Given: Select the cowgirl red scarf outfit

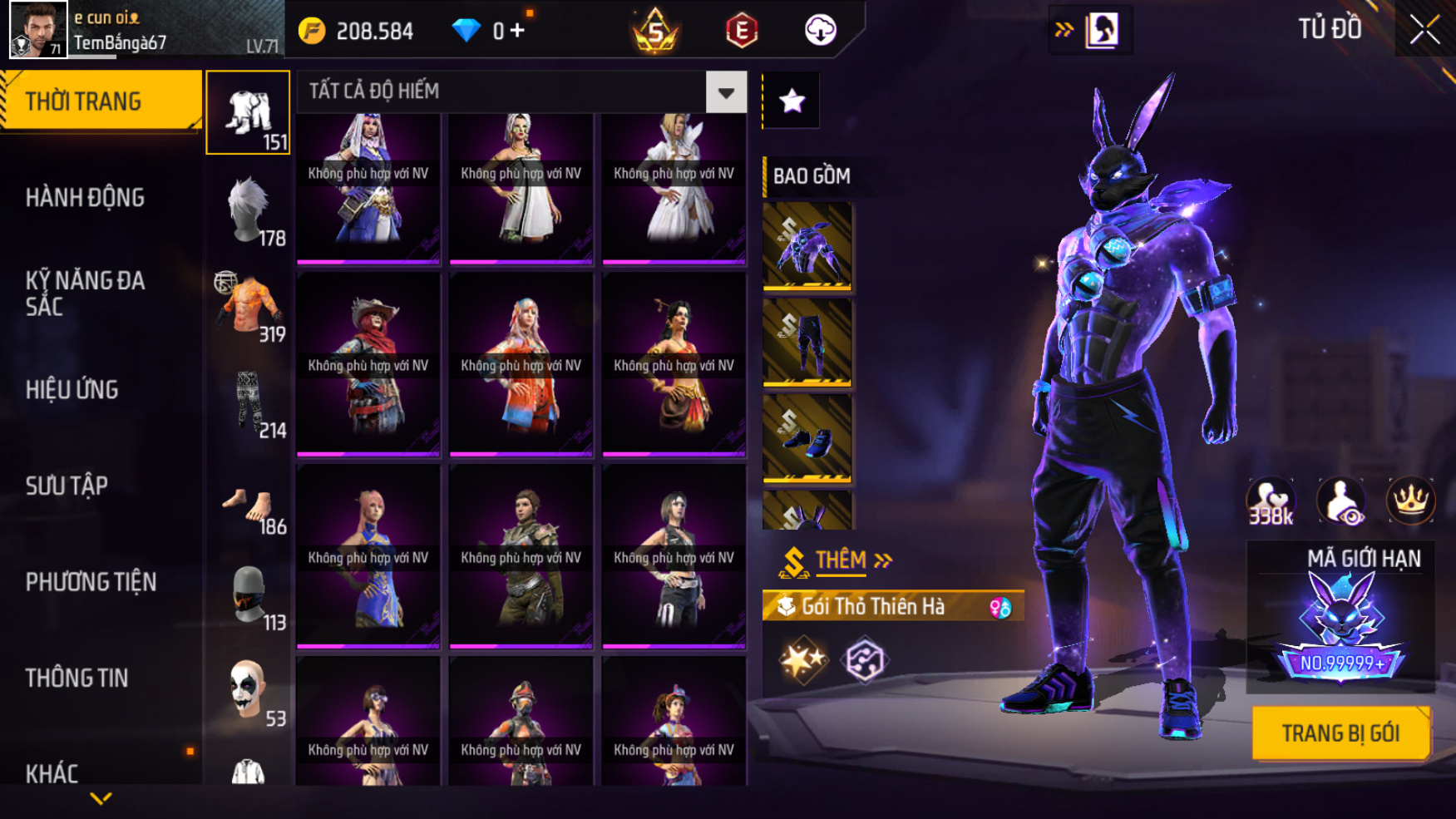Looking at the screenshot, I should pyautogui.click(x=368, y=365).
